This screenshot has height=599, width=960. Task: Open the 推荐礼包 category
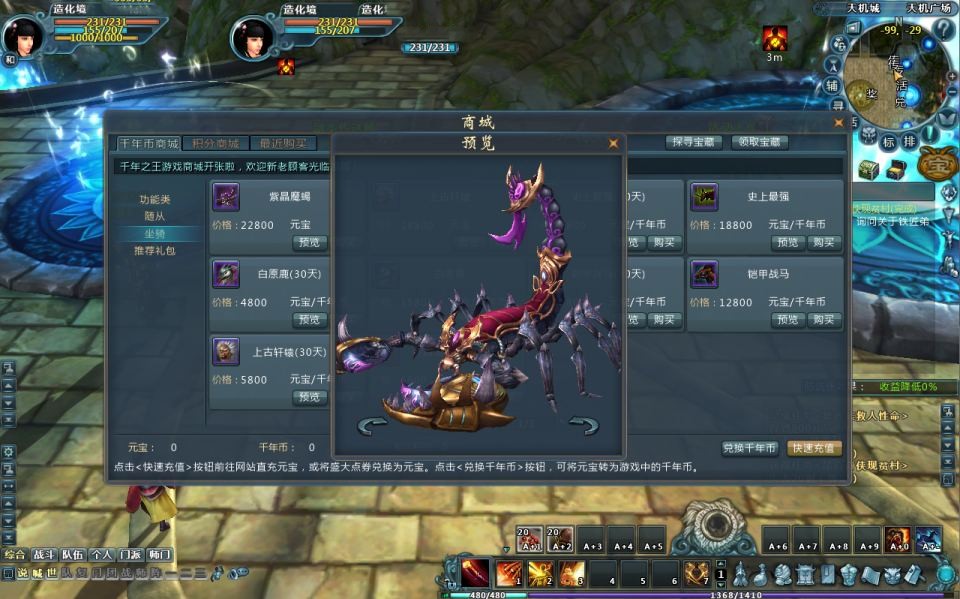click(x=154, y=250)
